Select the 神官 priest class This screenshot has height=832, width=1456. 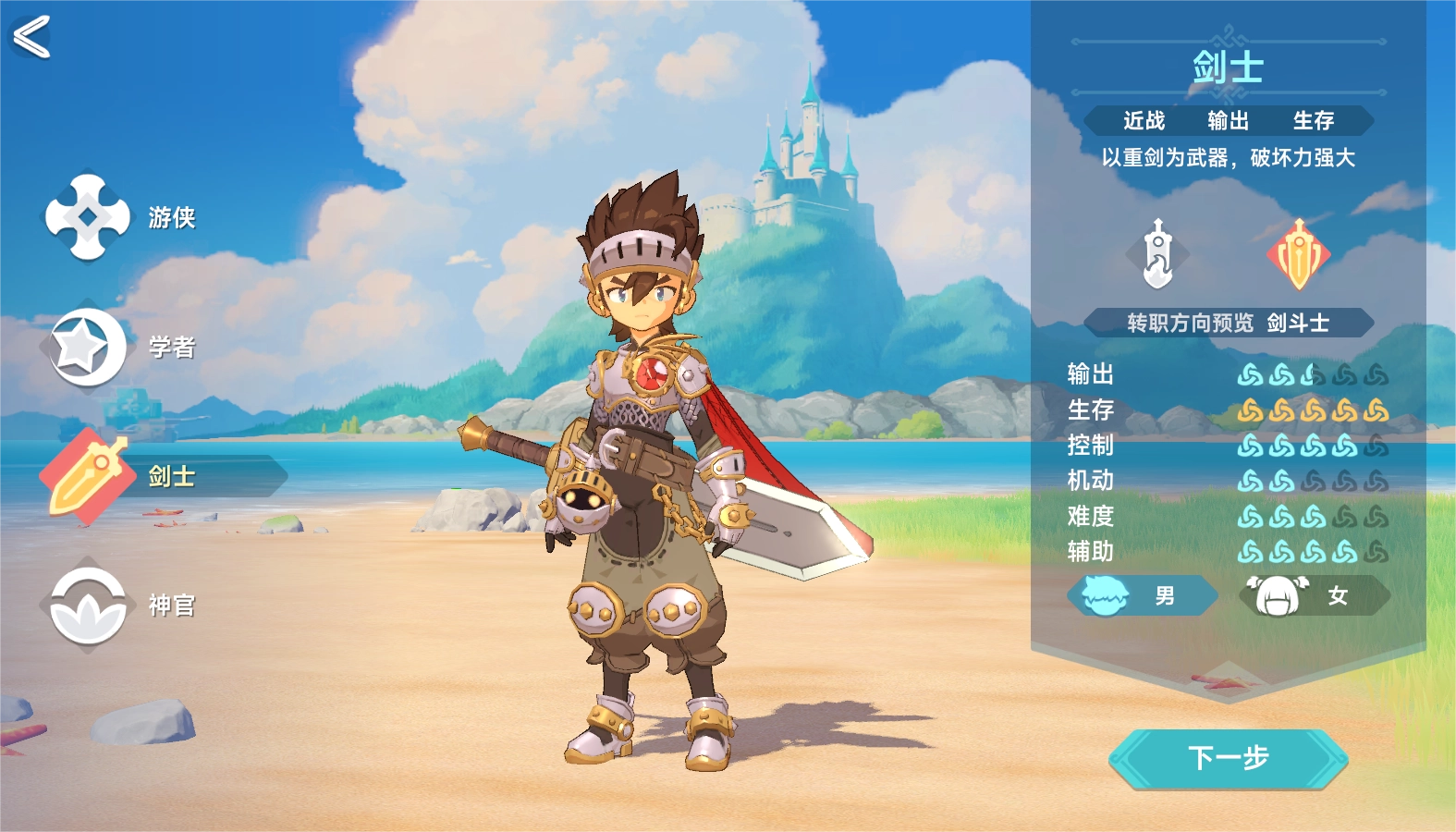(89, 606)
